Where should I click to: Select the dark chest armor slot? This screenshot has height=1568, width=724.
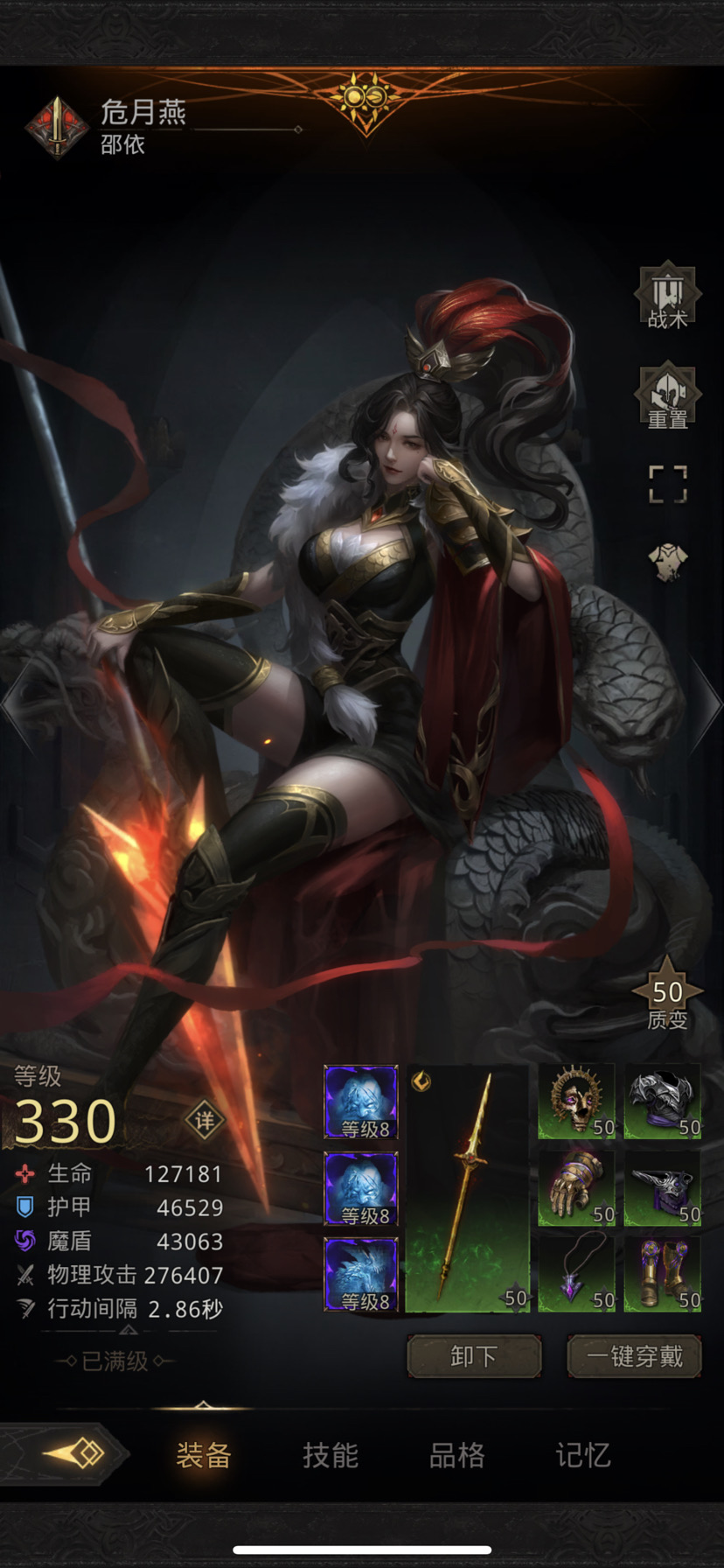click(663, 1101)
